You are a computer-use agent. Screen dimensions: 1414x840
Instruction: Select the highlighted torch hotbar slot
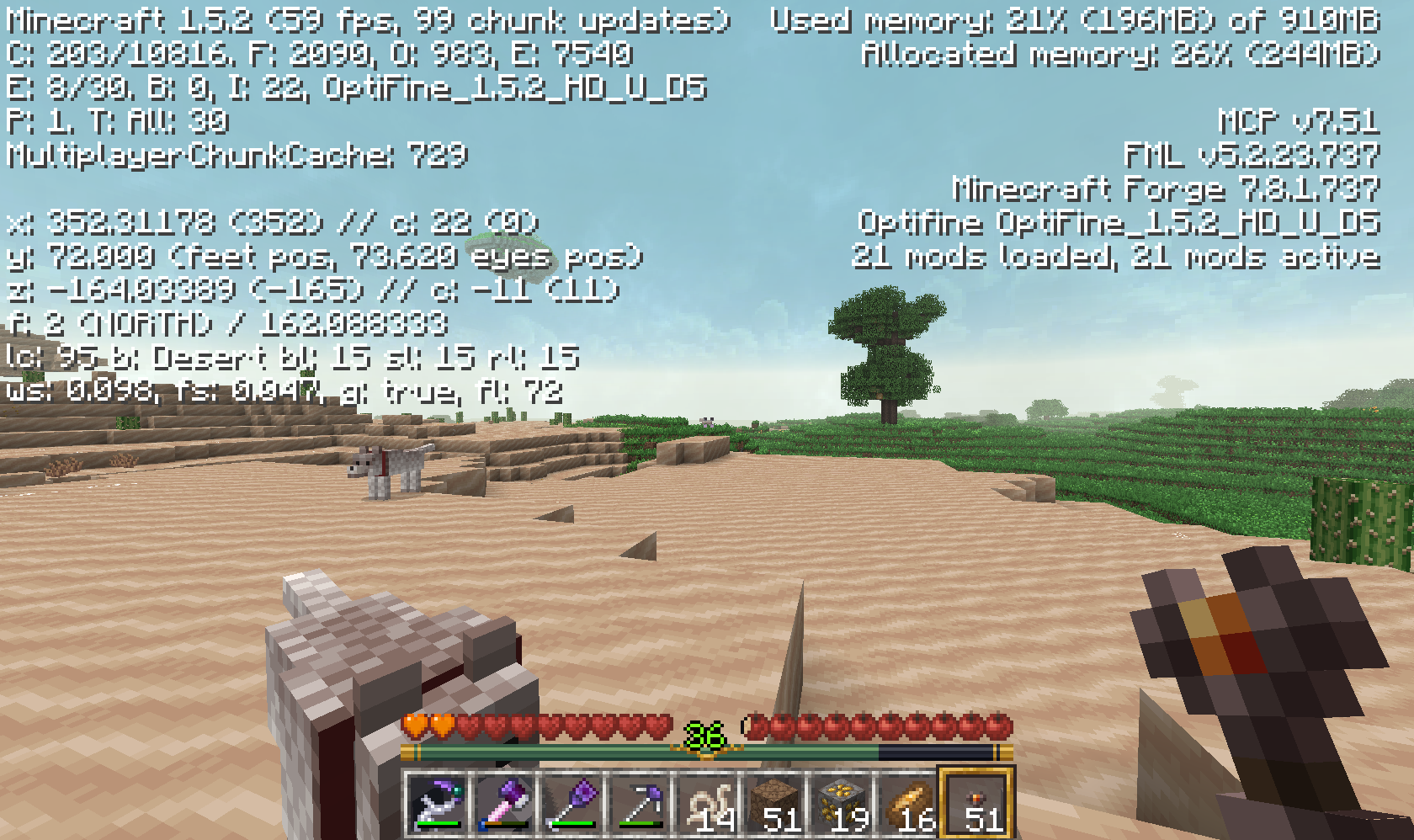(976, 803)
